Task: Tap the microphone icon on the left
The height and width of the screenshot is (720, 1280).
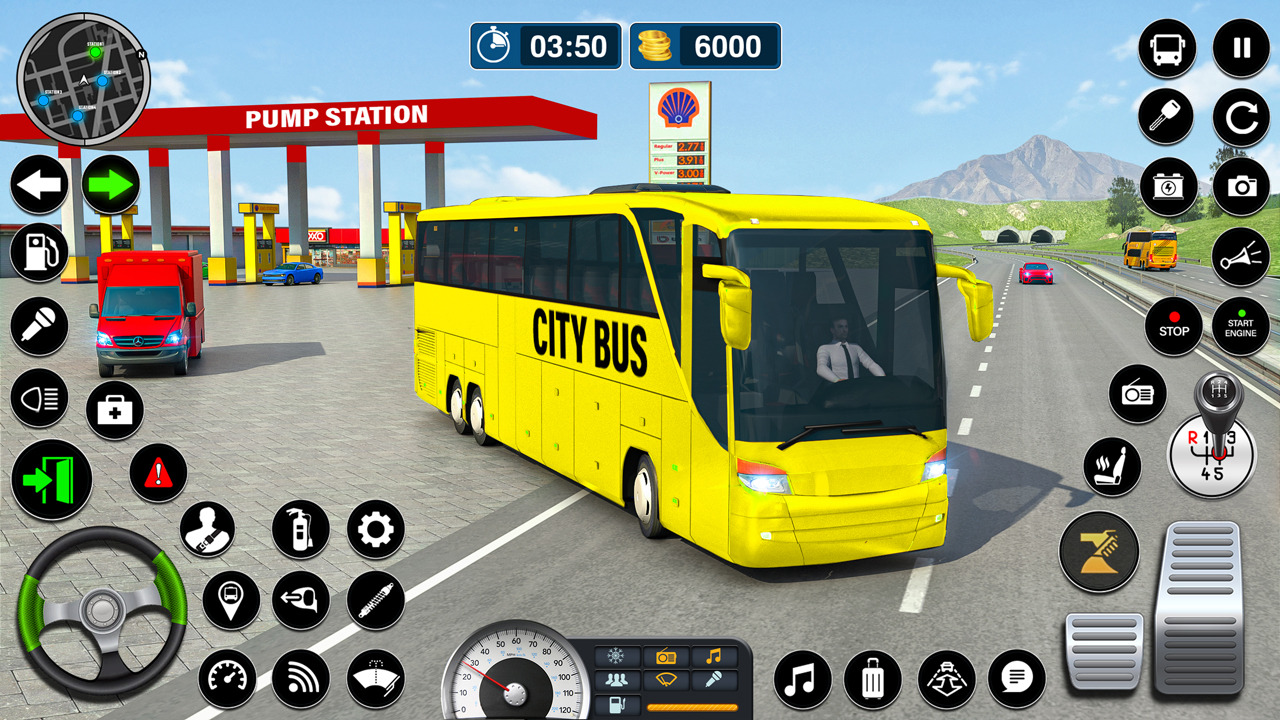Action: click(39, 326)
